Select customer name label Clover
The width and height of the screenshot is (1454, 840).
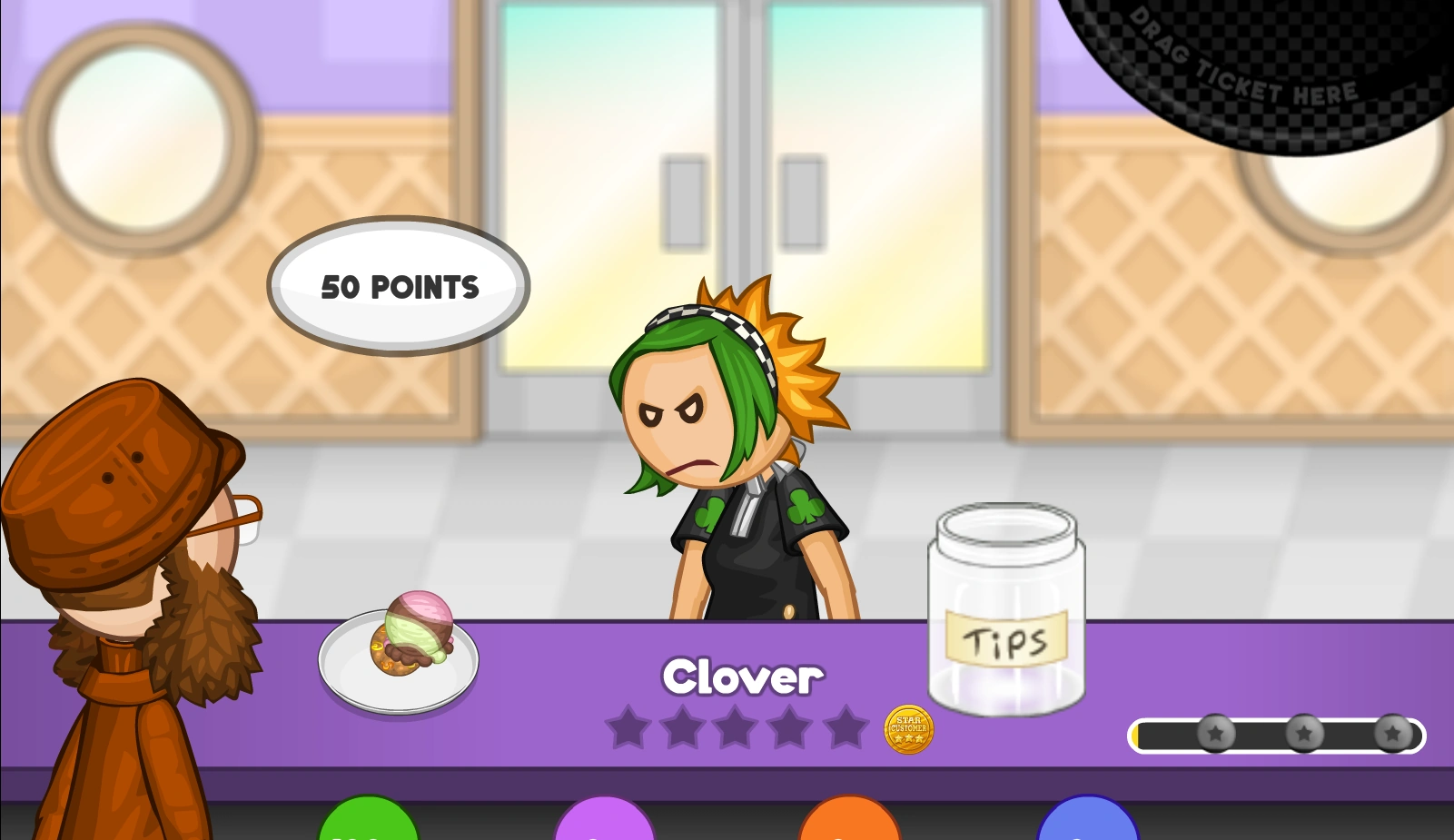click(x=741, y=676)
